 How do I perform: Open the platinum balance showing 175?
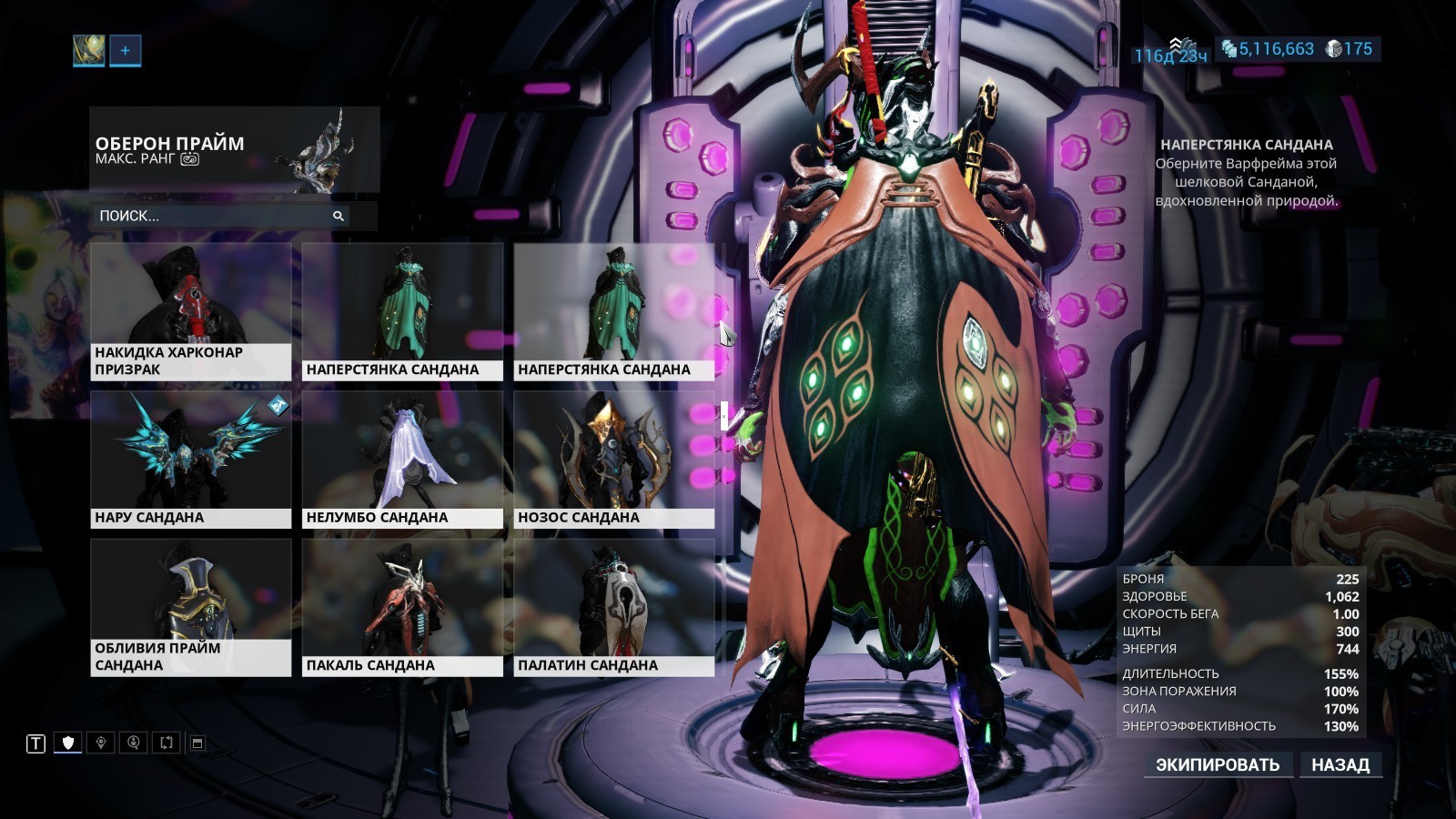(1350, 49)
